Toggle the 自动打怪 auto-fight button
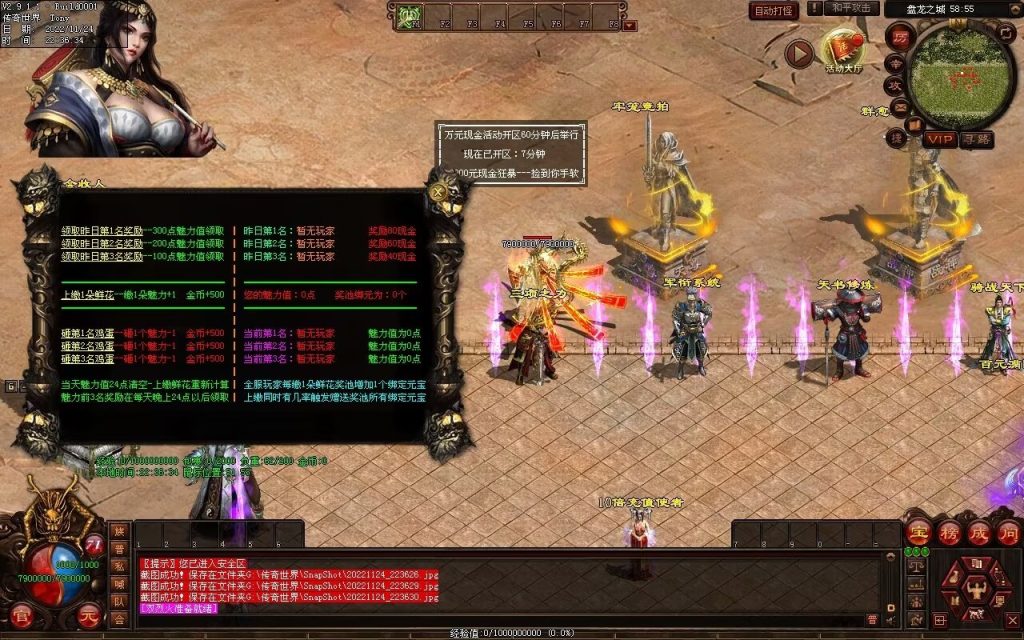 774,11
